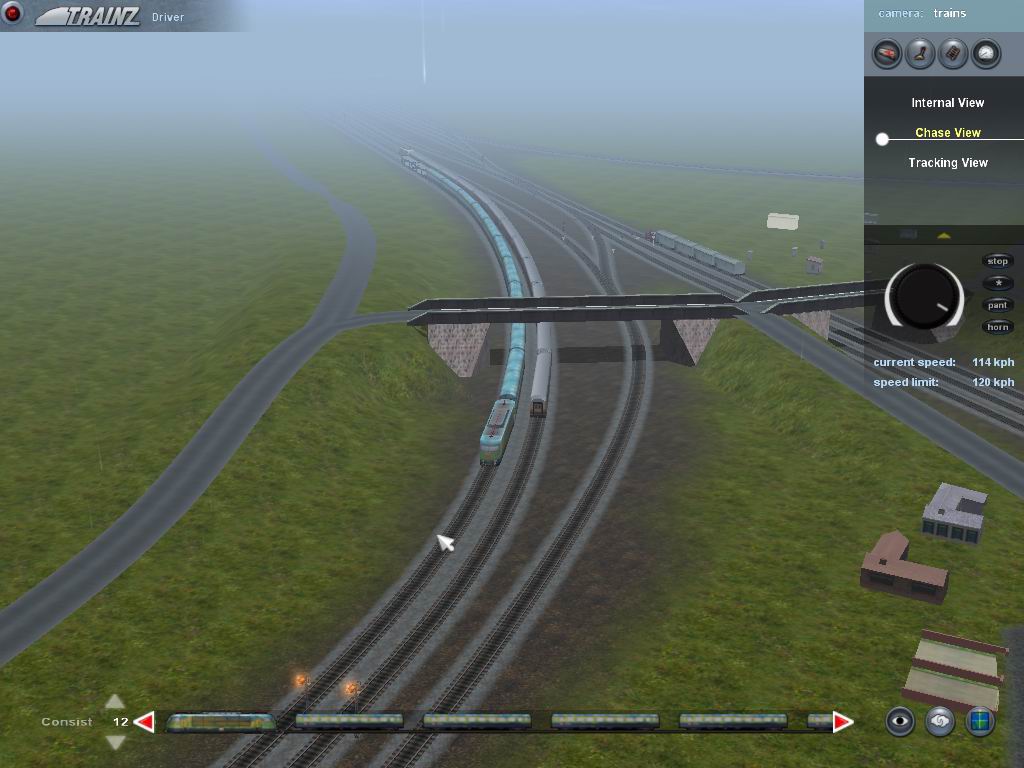Select Chase View camera
The height and width of the screenshot is (768, 1024).
(947, 133)
